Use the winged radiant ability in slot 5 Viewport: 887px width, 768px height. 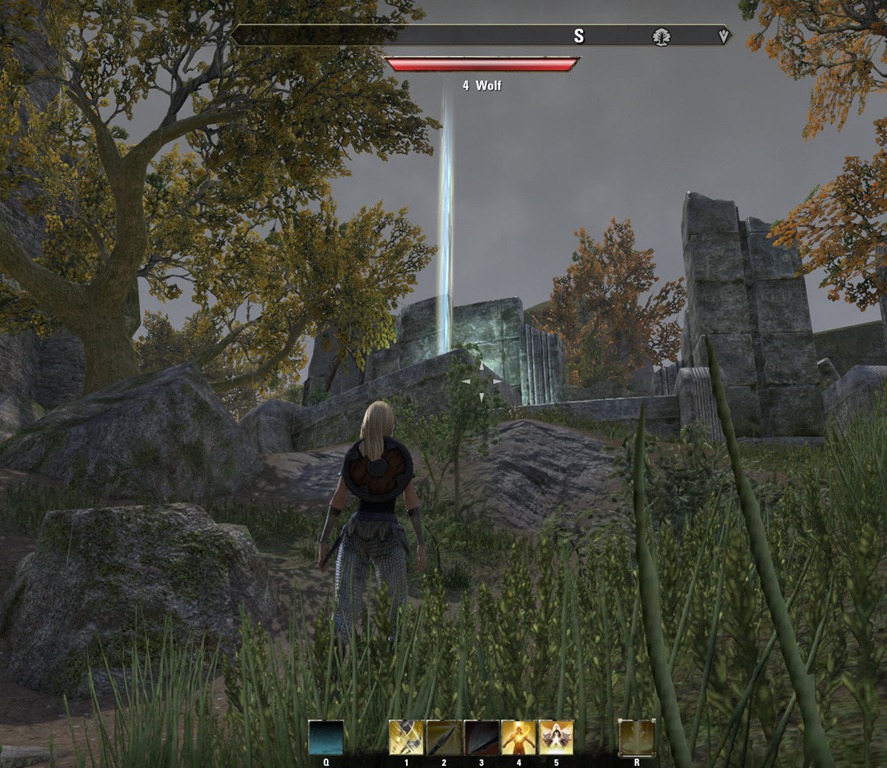[x=556, y=737]
